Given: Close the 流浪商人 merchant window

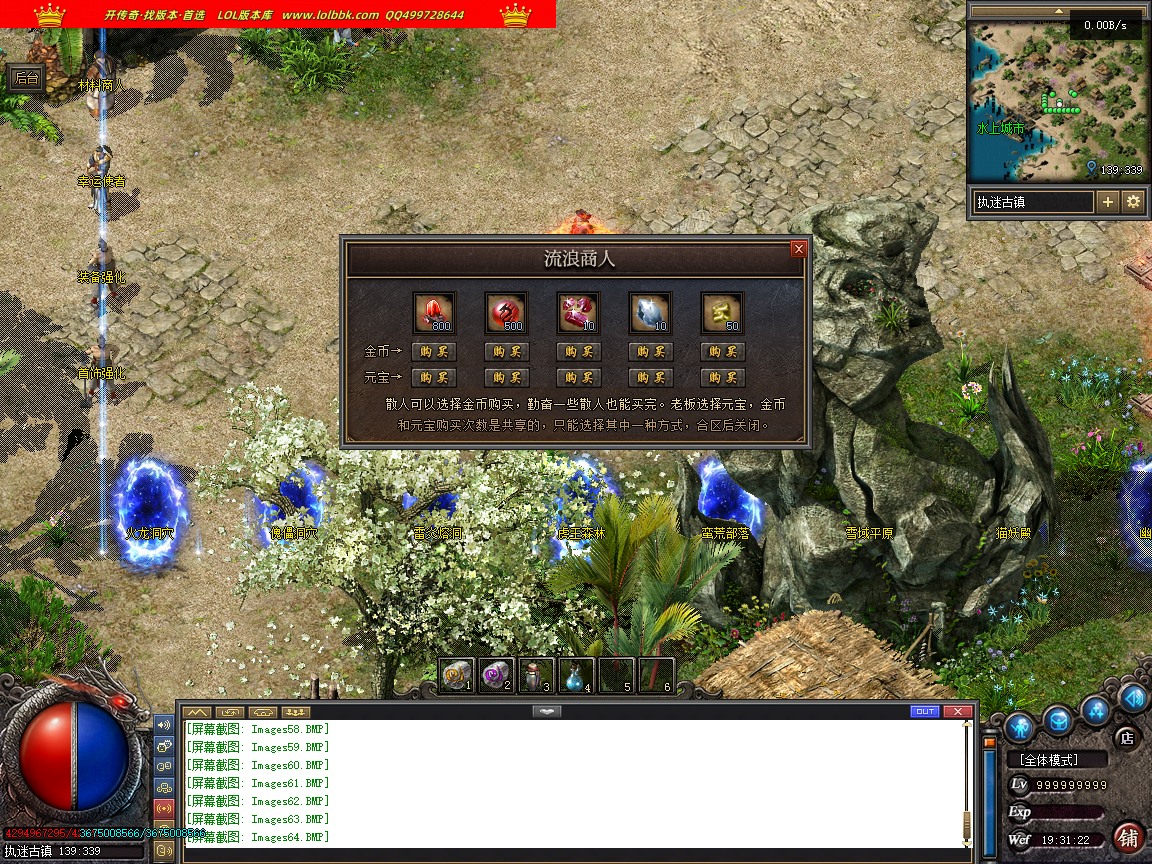Looking at the screenshot, I should pos(798,249).
